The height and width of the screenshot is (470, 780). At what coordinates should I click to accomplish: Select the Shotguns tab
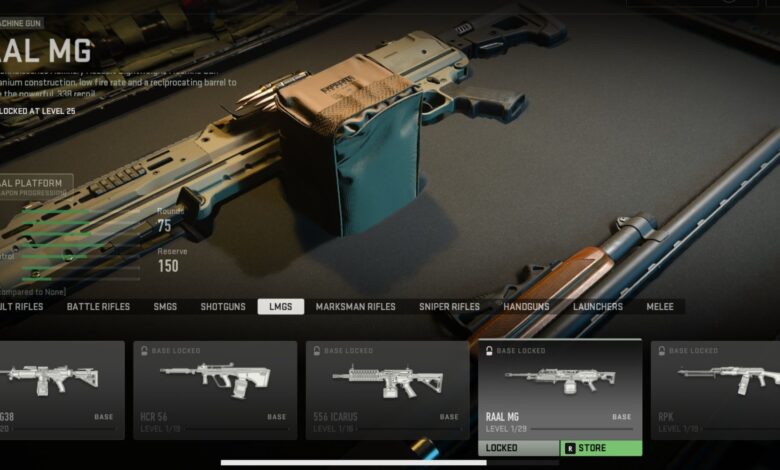[221, 307]
